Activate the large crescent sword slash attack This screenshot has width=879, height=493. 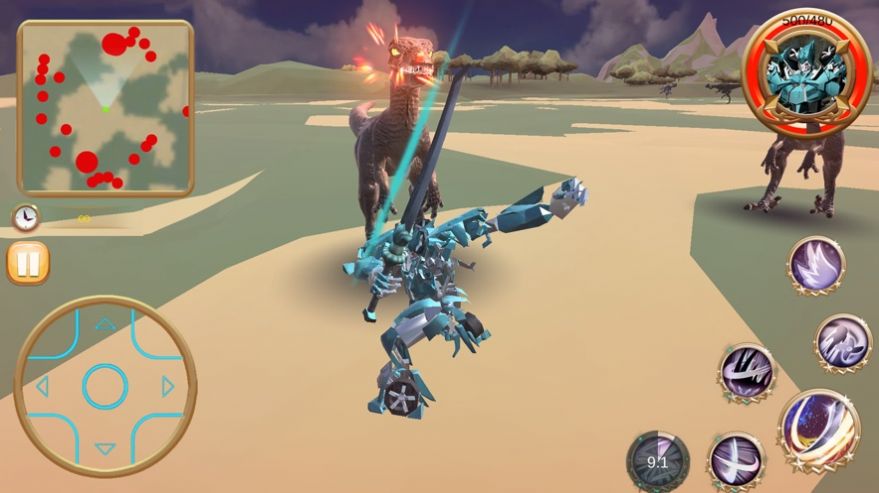[820, 431]
